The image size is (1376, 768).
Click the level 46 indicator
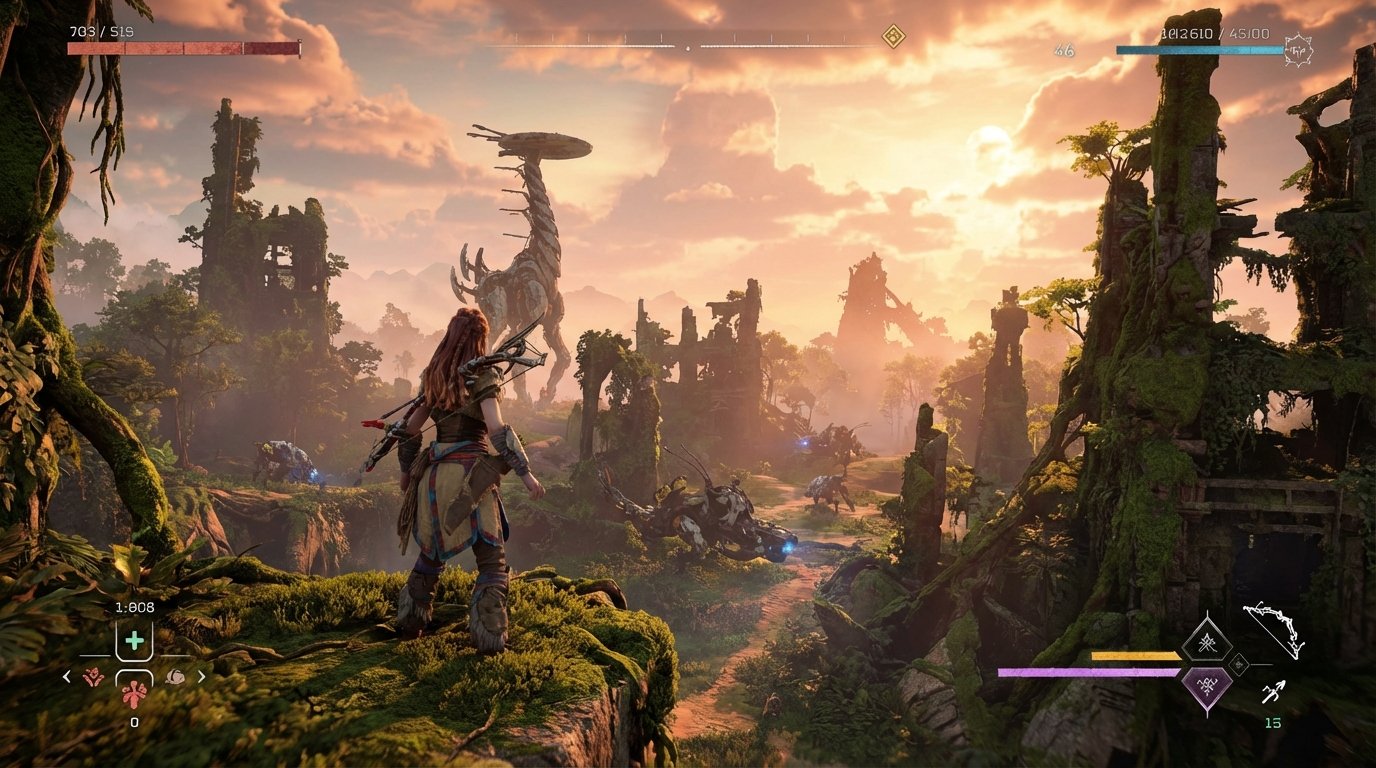pos(1064,50)
